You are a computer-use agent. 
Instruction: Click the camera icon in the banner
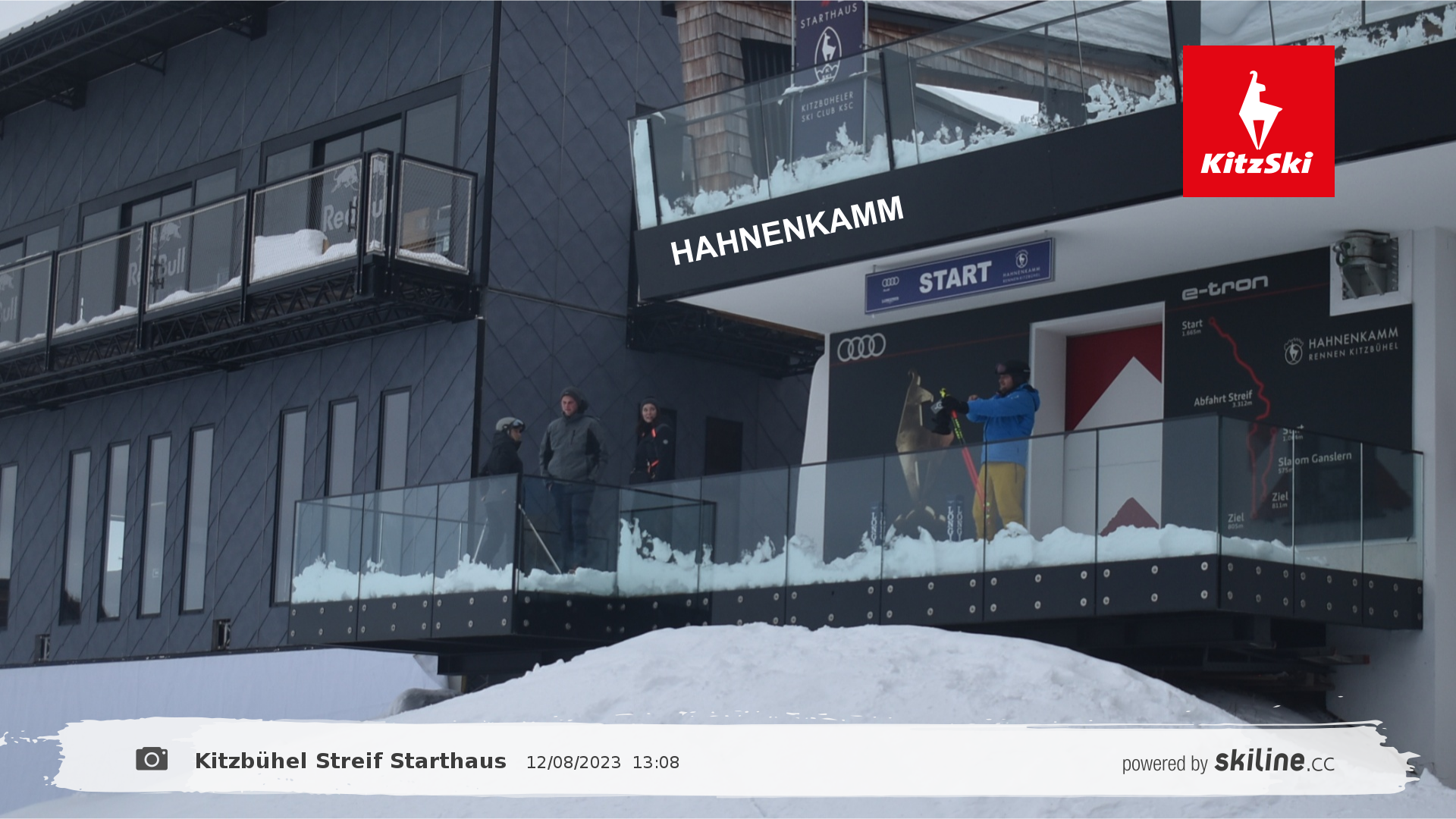pyautogui.click(x=152, y=759)
